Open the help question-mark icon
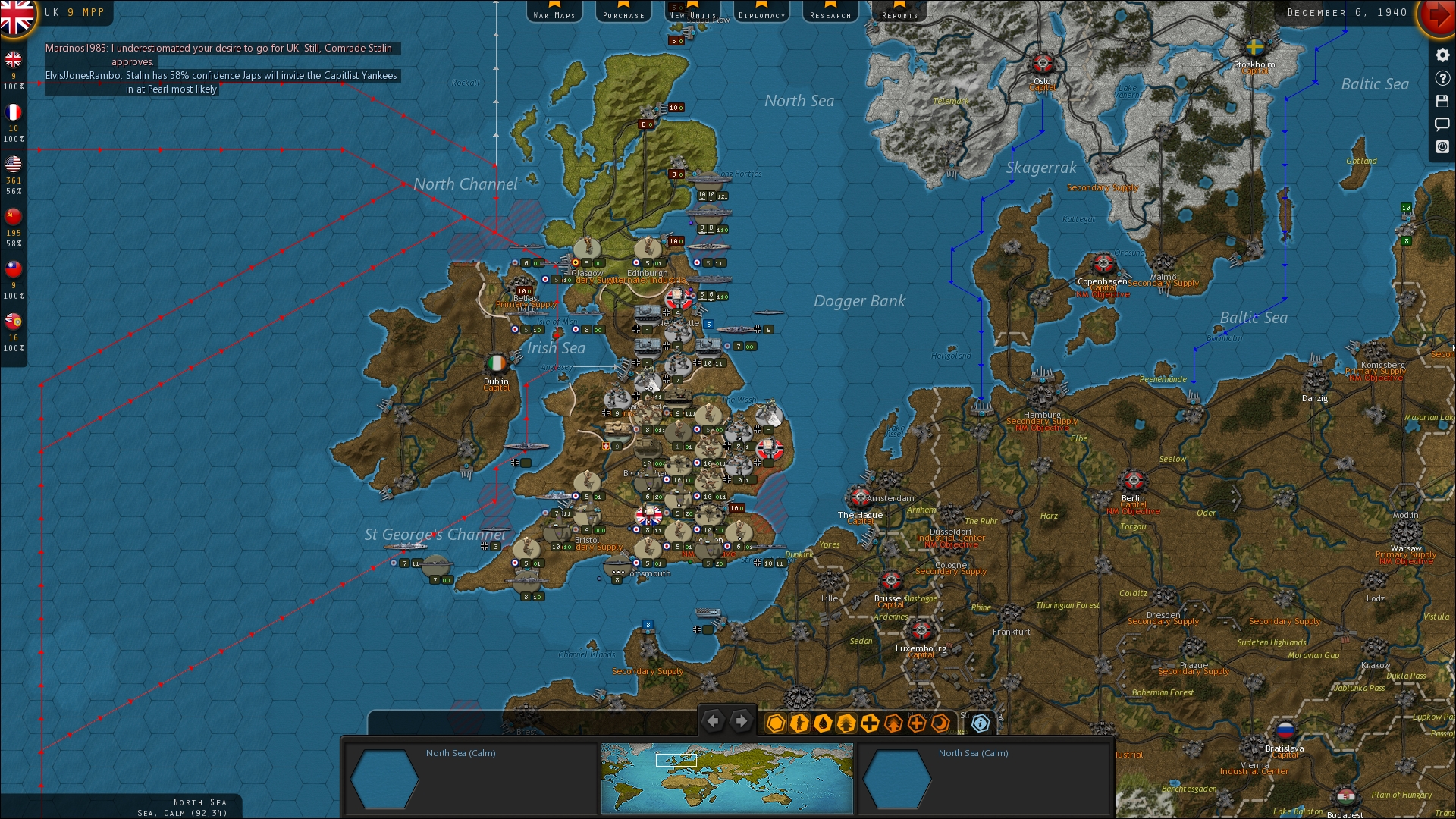This screenshot has height=819, width=1456. pos(1442,79)
